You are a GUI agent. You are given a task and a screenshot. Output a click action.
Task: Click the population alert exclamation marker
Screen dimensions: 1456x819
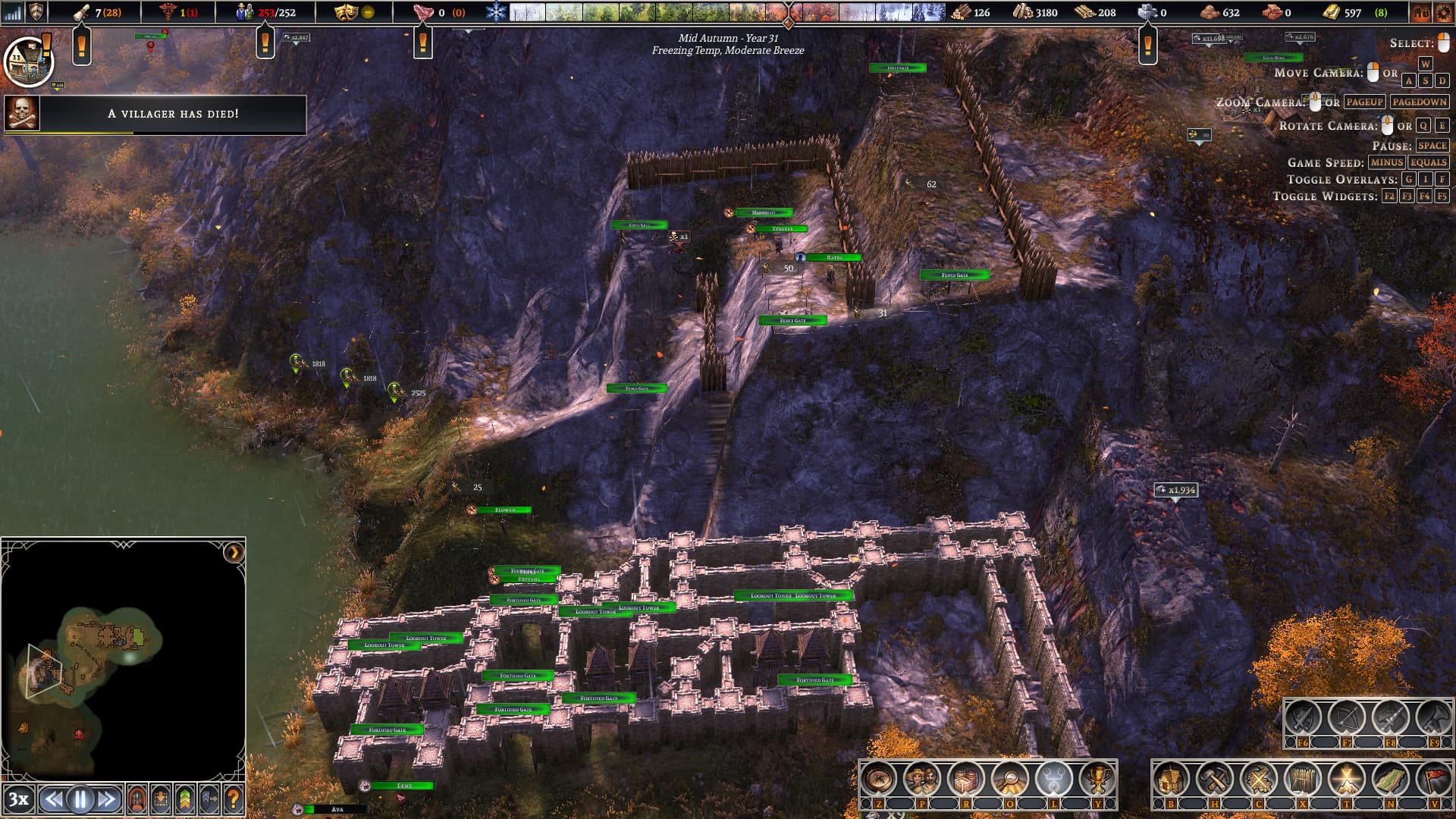tap(265, 44)
